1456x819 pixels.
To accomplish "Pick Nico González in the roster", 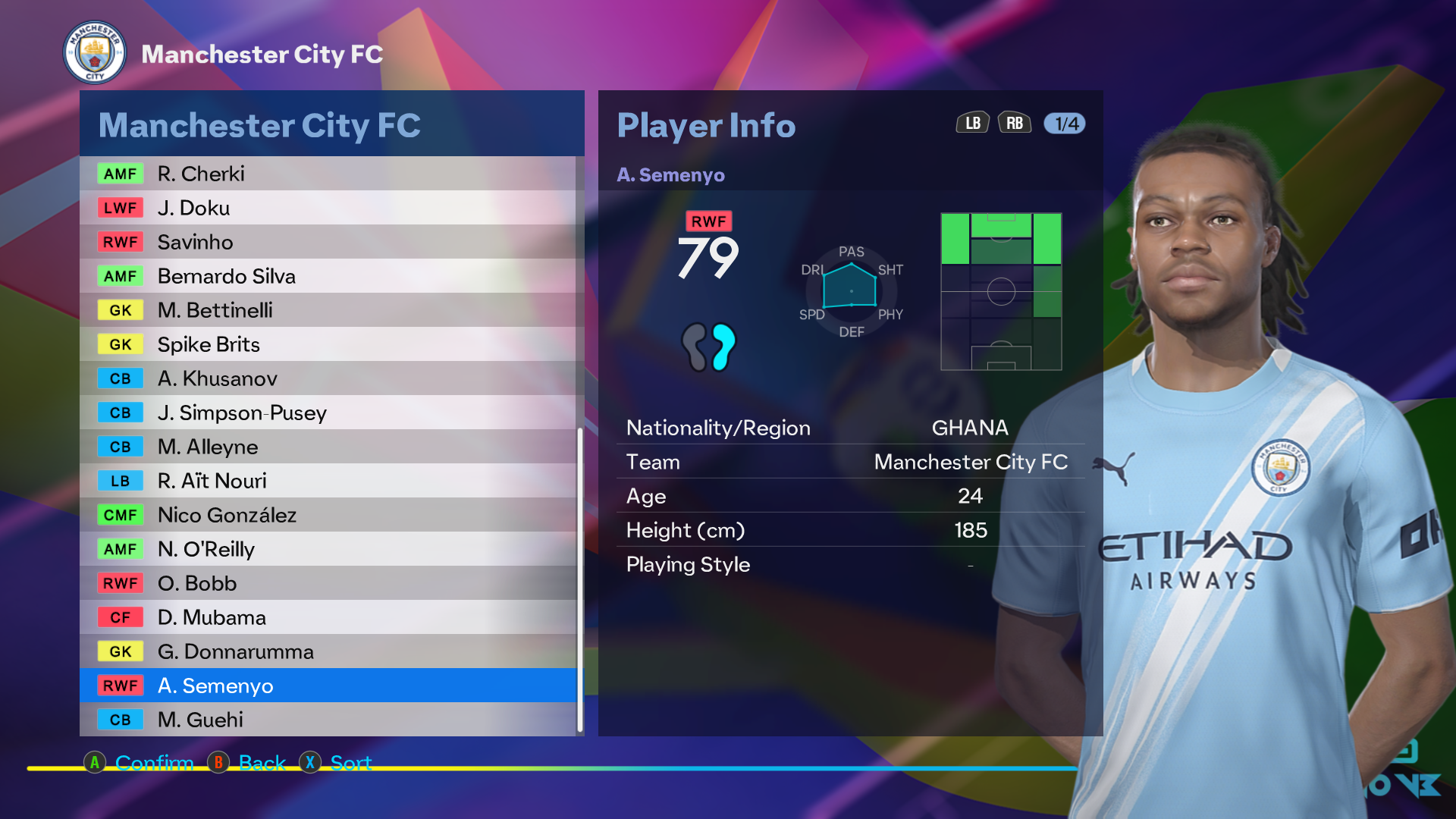I will click(328, 515).
